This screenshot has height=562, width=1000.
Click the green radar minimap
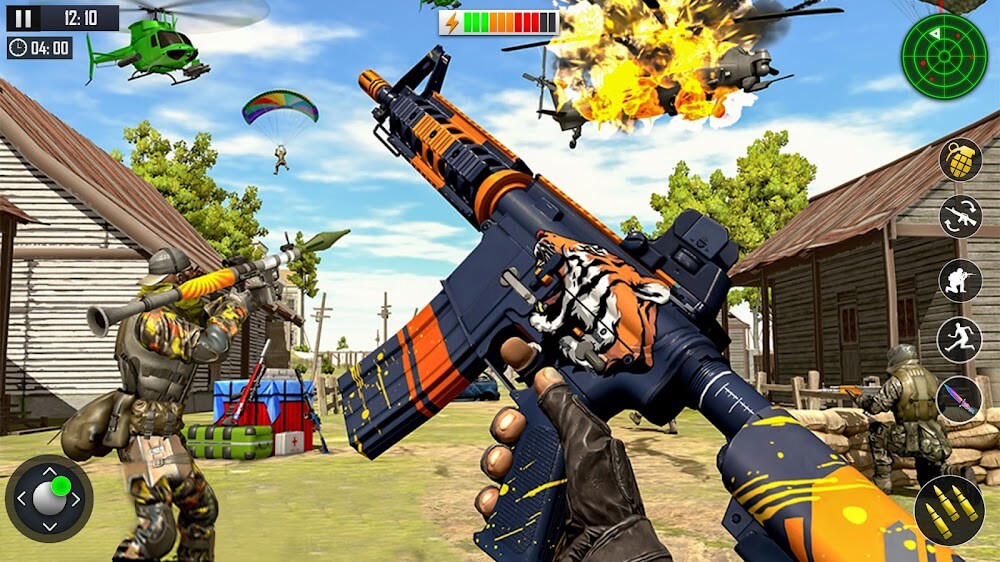(944, 57)
